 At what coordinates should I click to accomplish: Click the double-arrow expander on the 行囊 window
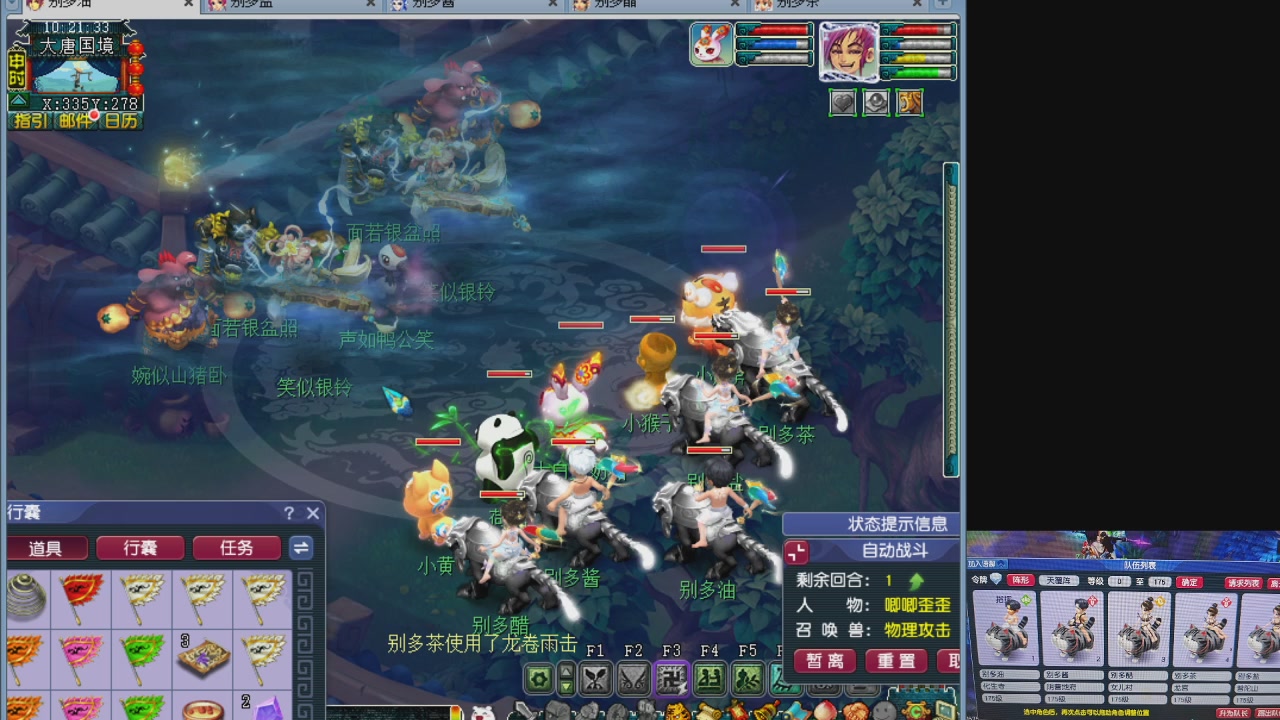click(301, 548)
